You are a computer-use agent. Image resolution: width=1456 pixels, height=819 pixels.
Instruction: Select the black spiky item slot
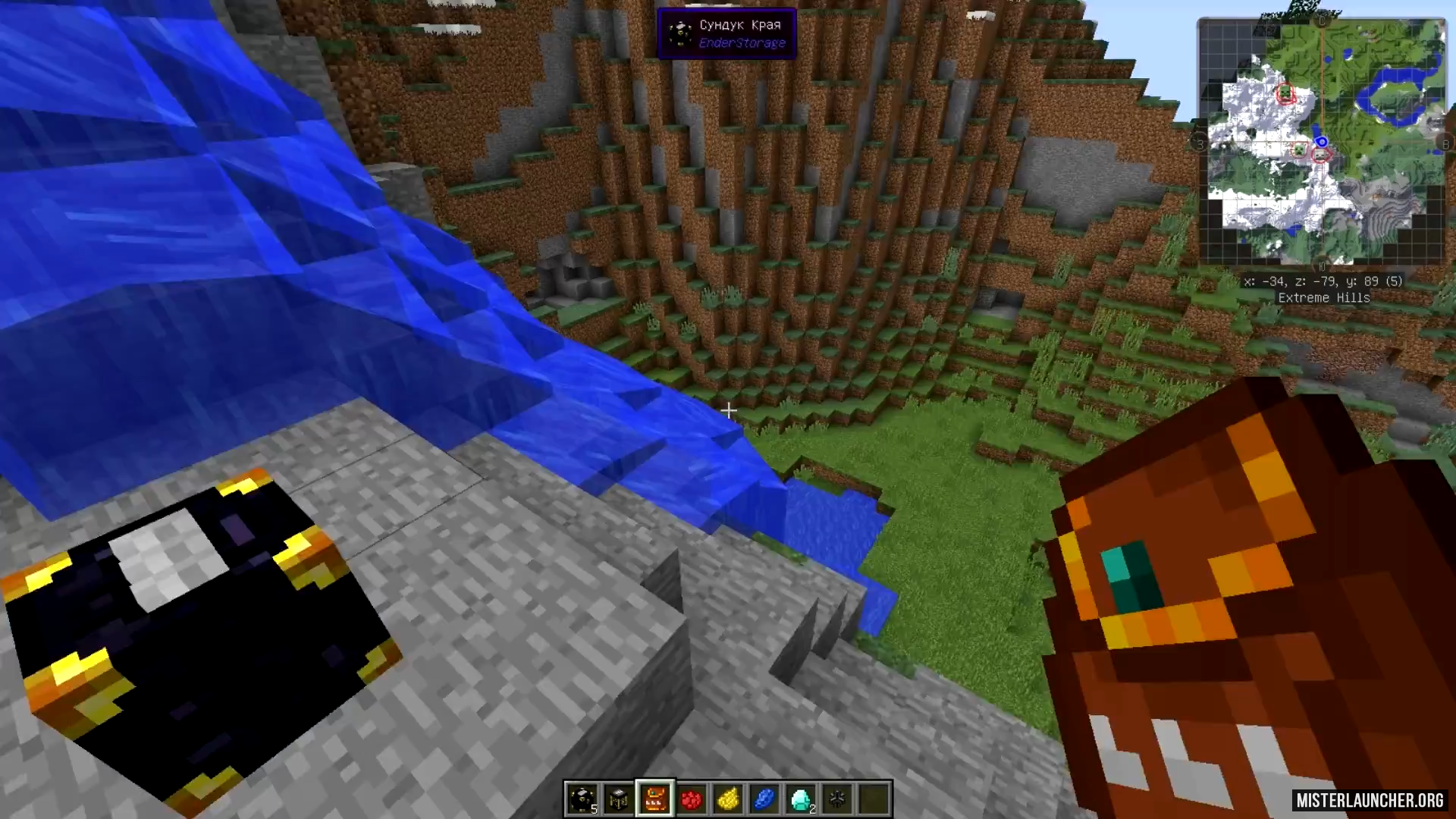tap(837, 799)
